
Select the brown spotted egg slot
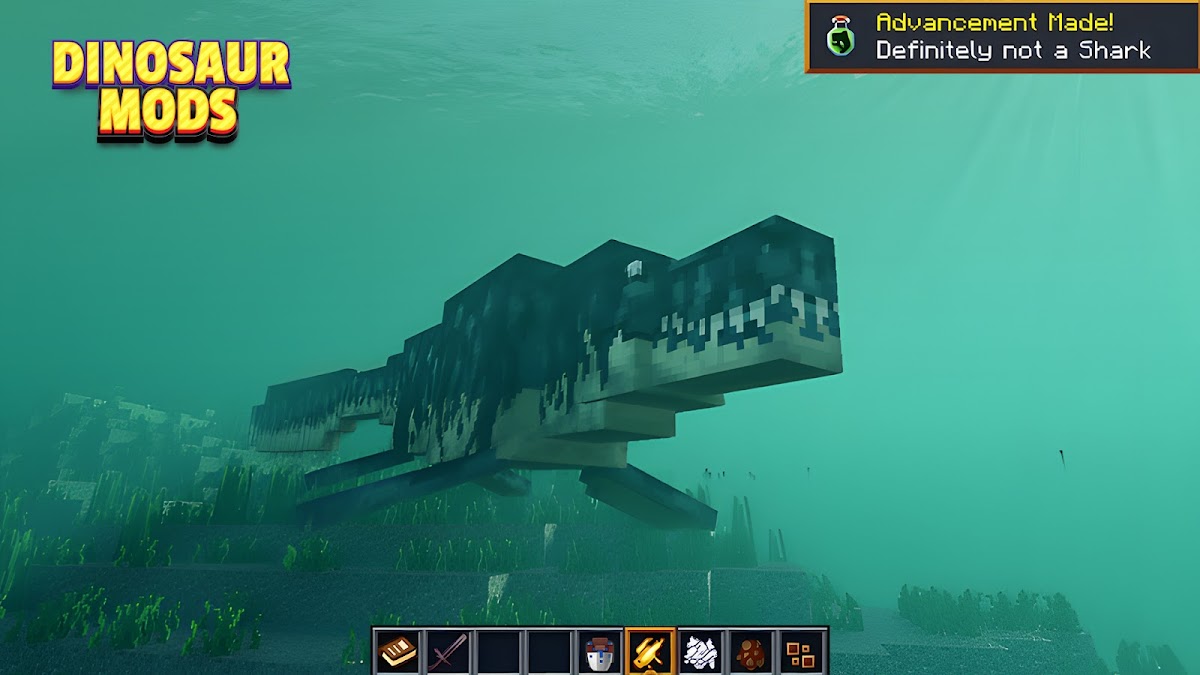click(x=751, y=653)
